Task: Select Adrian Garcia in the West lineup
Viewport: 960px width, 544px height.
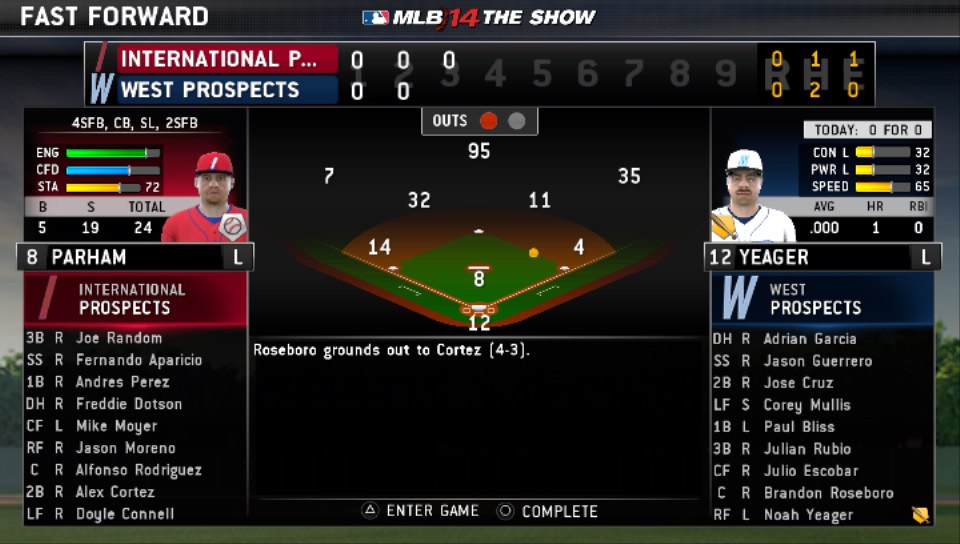Action: 810,339
